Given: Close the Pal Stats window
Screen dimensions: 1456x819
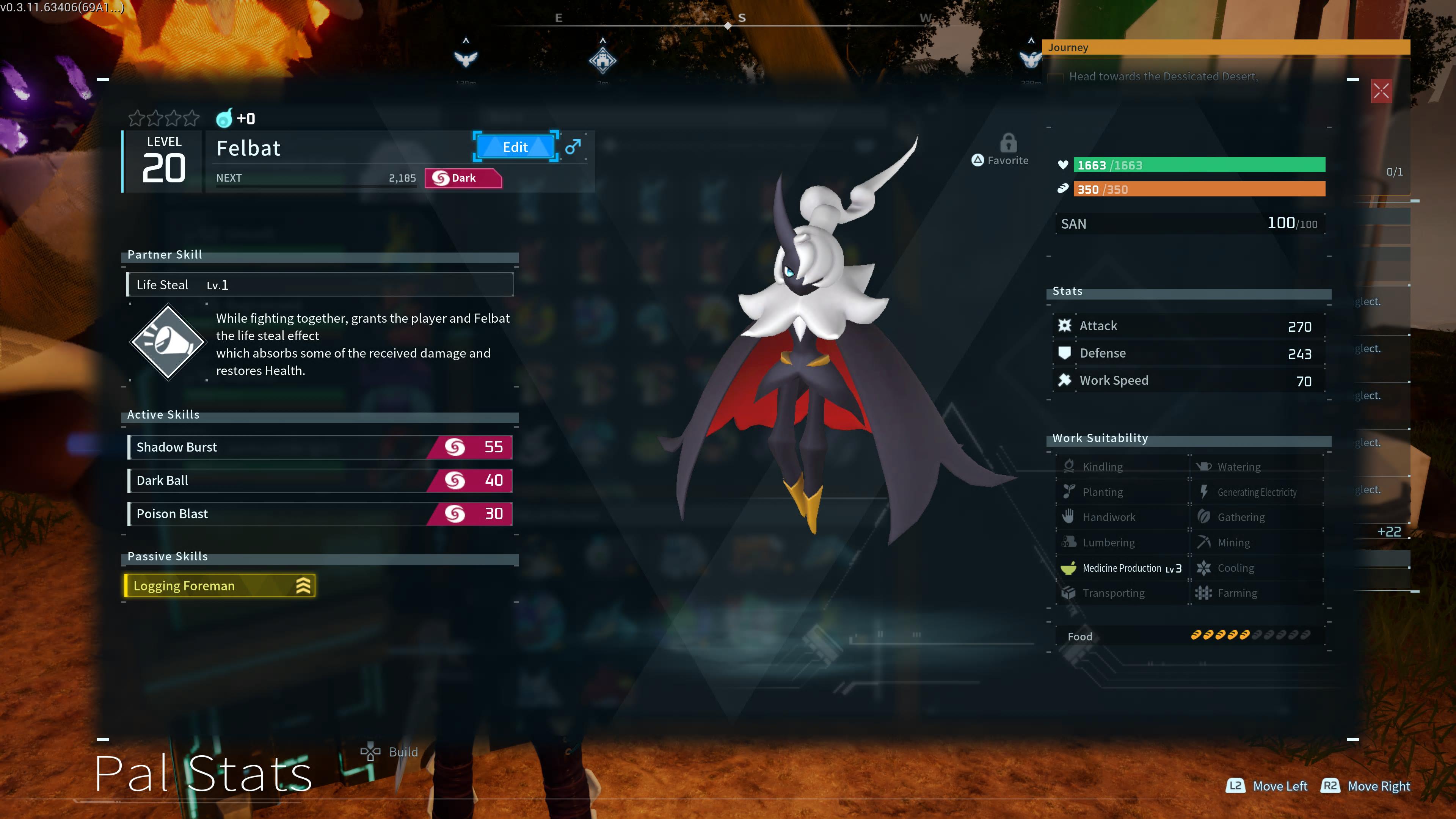Looking at the screenshot, I should [x=1381, y=91].
